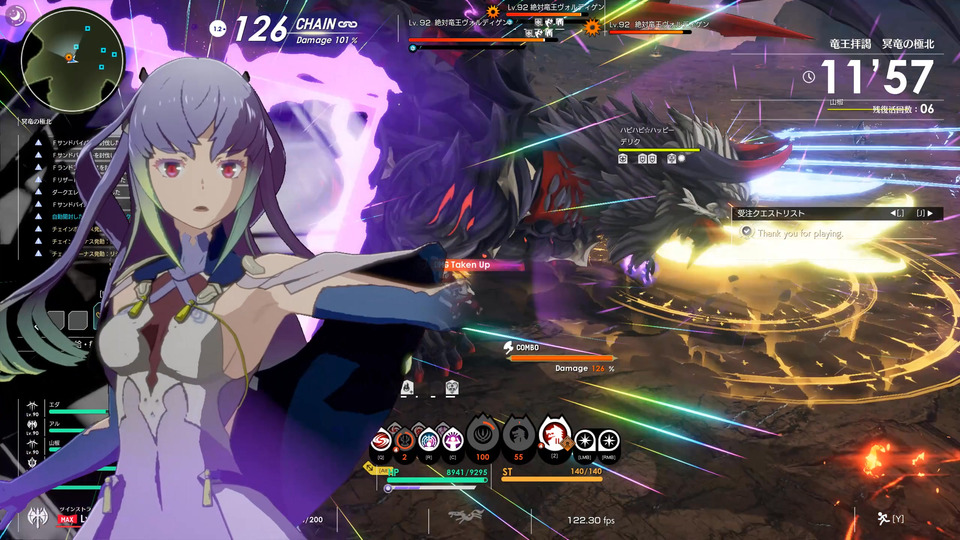Activate the red dragon head skill
Viewport: 960px width, 540px height.
click(553, 436)
